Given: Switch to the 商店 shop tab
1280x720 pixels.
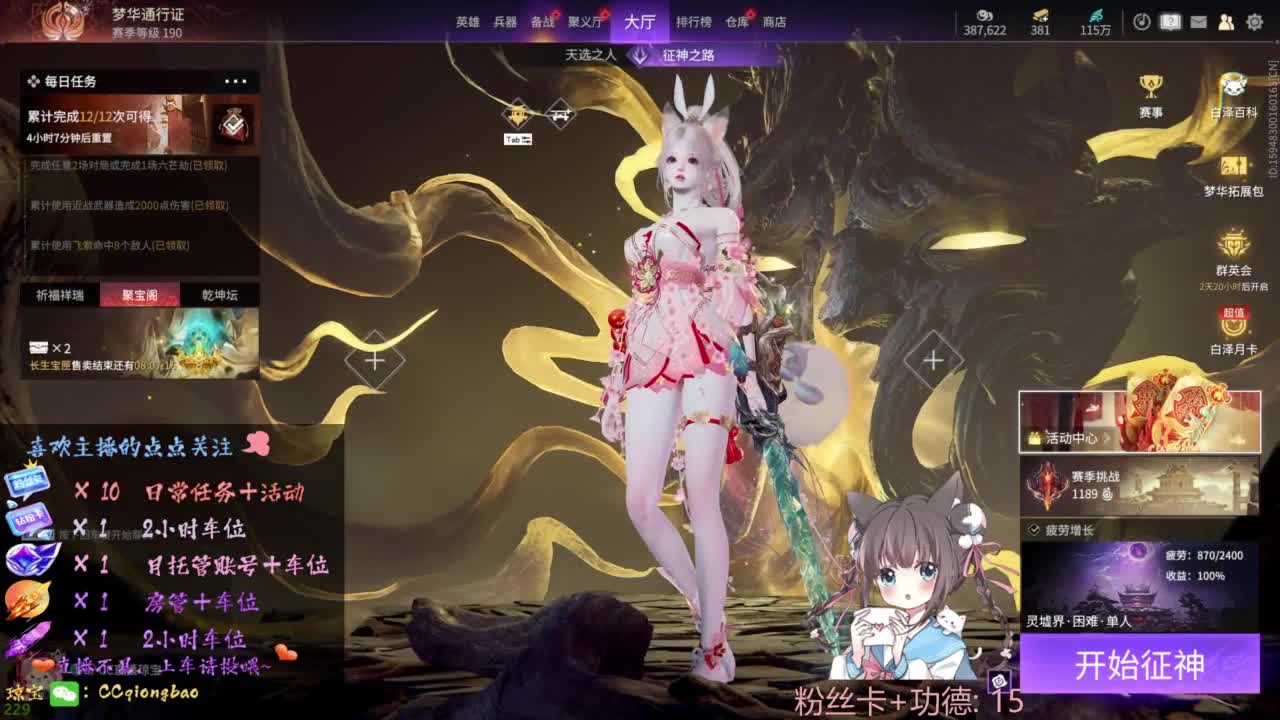Looking at the screenshot, I should pyautogui.click(x=773, y=22).
